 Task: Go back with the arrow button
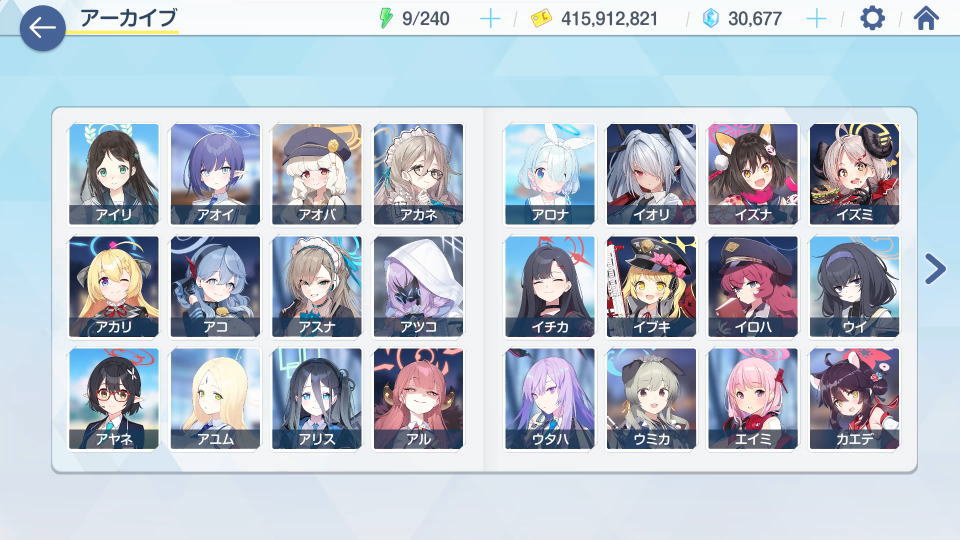coord(42,27)
